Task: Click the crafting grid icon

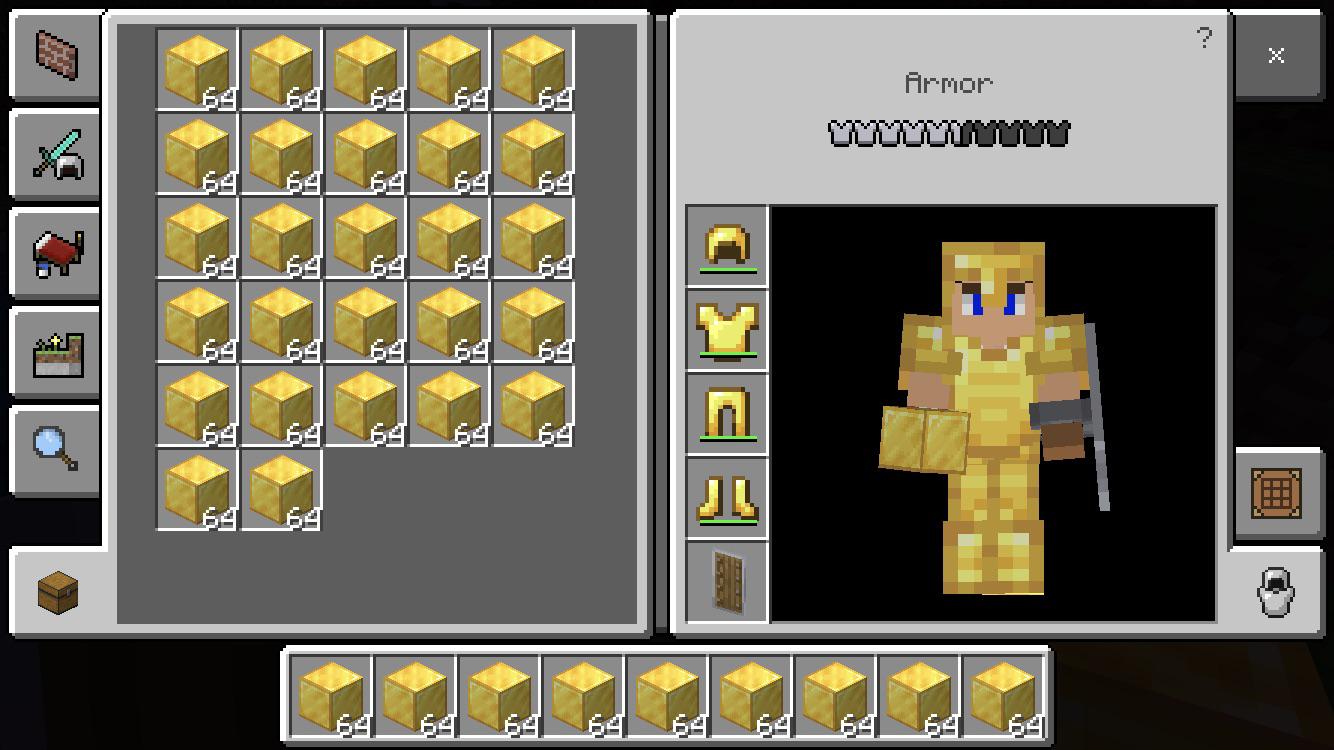Action: pos(1278,494)
